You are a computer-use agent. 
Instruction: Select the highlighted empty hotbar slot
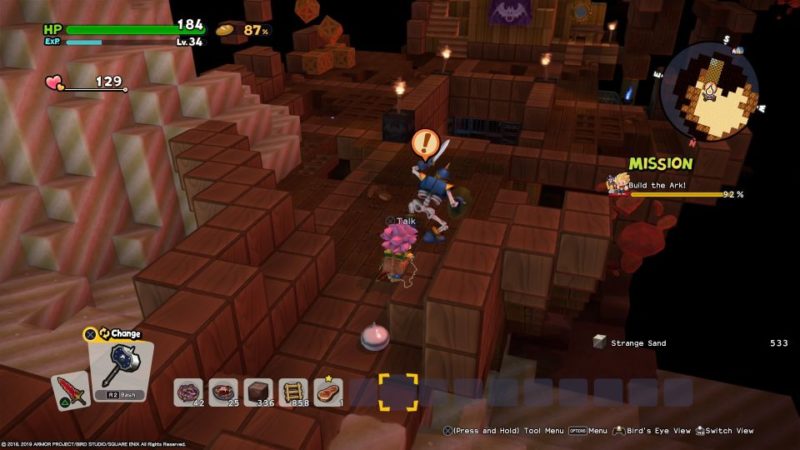click(x=397, y=391)
